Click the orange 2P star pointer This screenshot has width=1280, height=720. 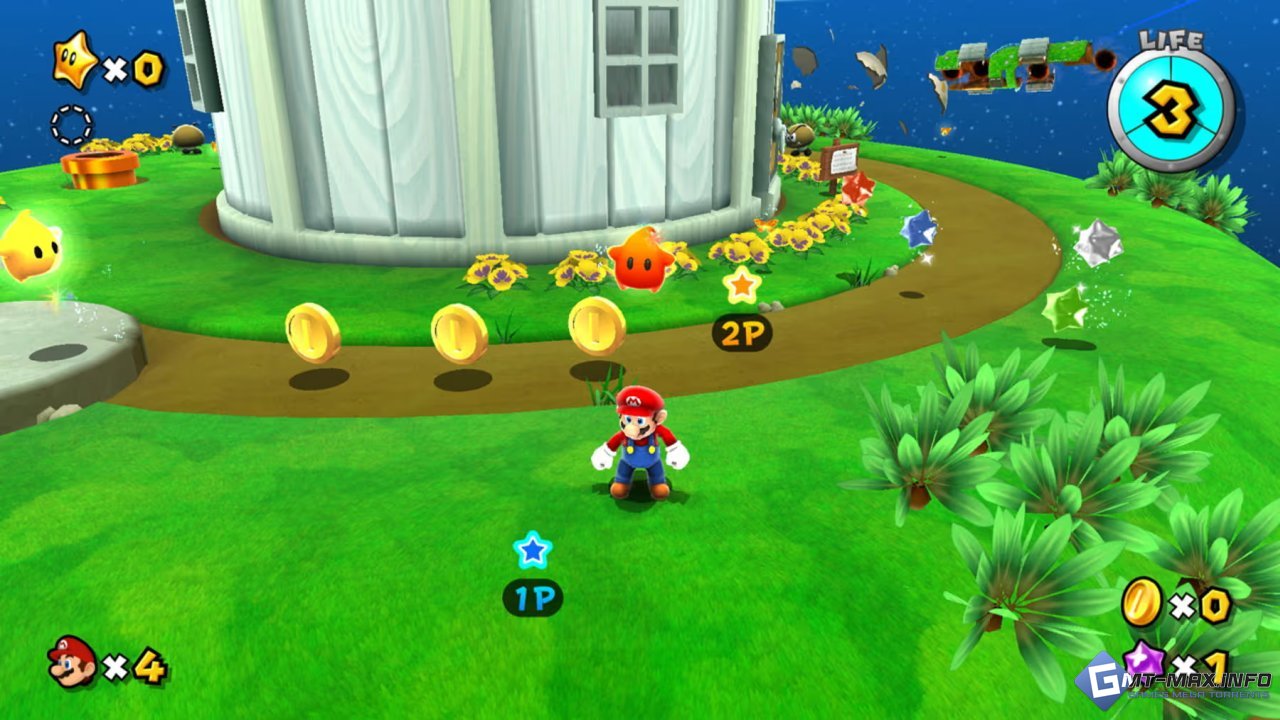pos(741,286)
